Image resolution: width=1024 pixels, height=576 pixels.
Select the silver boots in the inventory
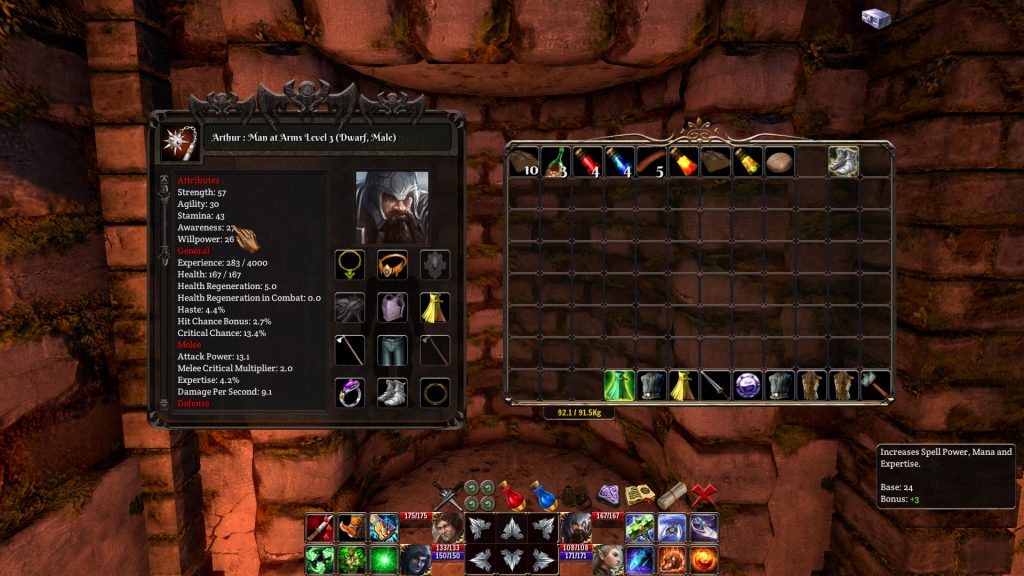pyautogui.click(x=843, y=161)
